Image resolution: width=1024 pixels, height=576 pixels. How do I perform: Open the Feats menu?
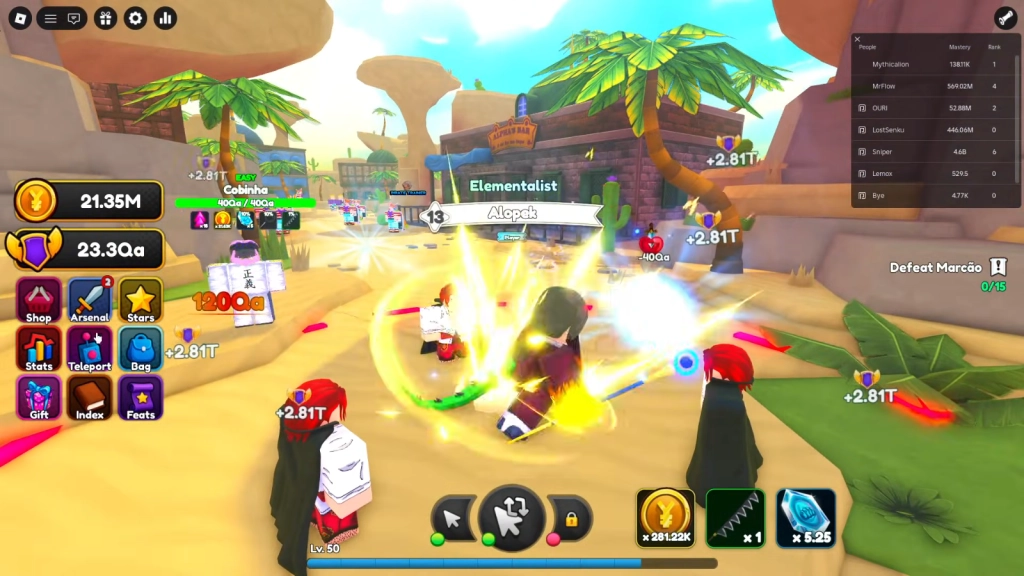click(141, 398)
